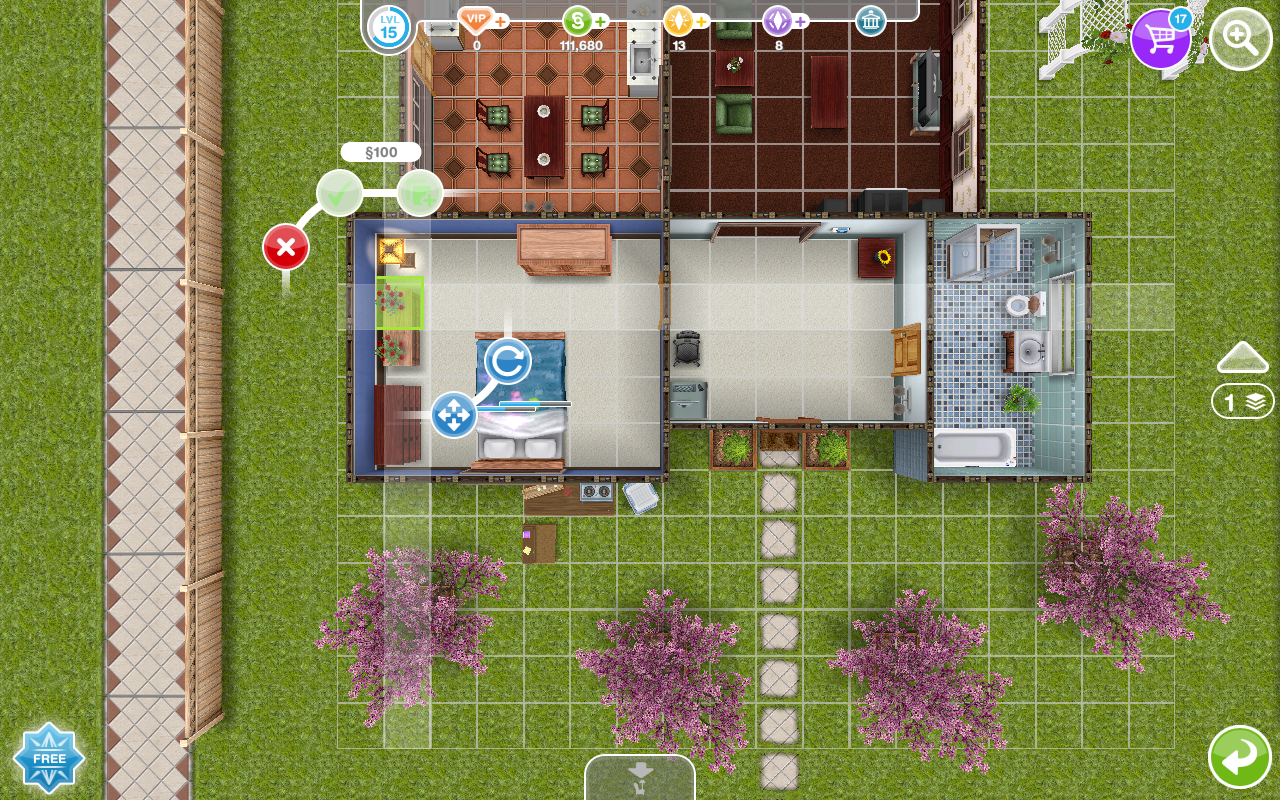Screen dimensions: 1280x800
Task: Claim the FREE snowflake offer
Action: click(49, 757)
